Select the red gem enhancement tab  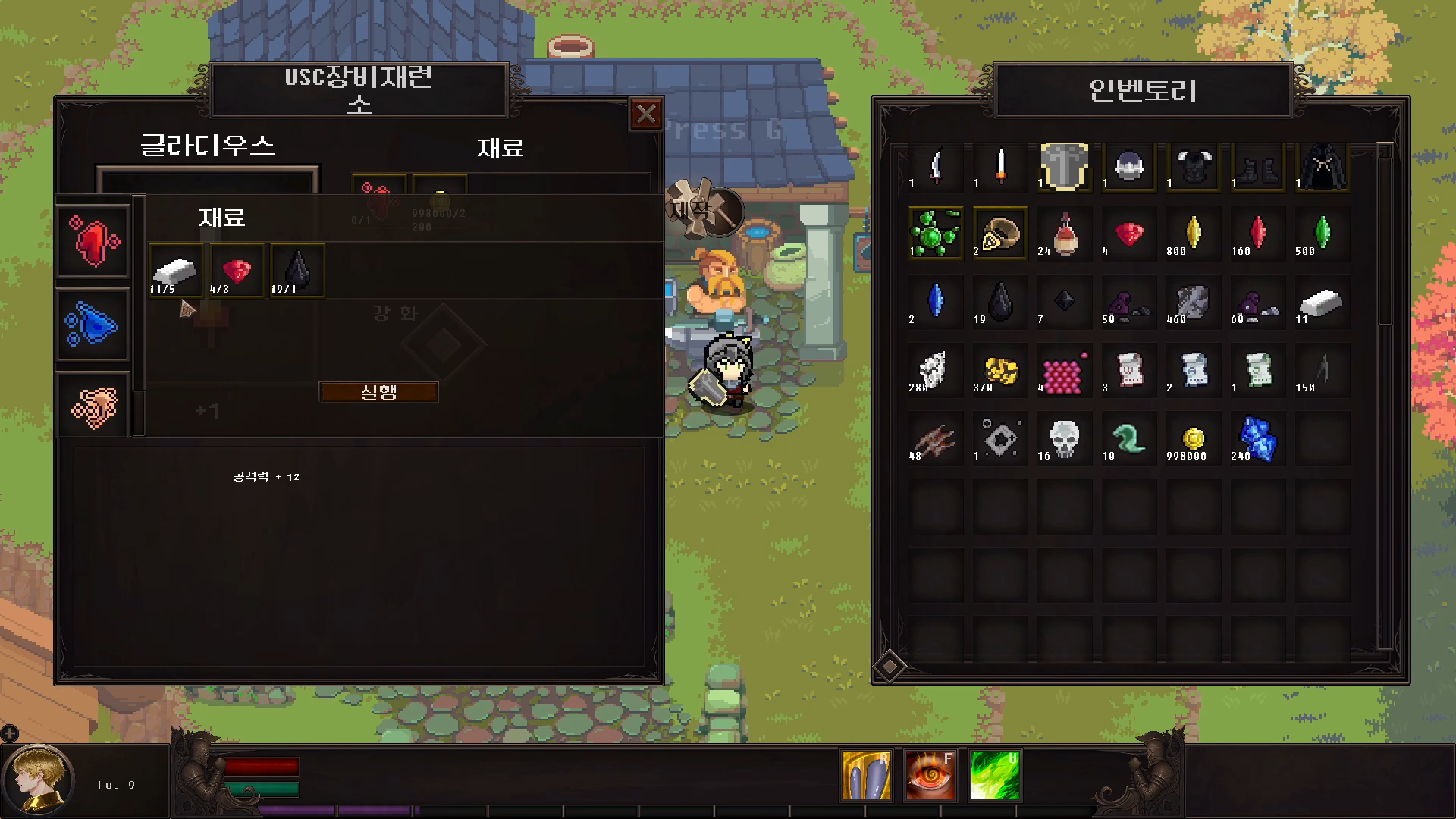click(93, 241)
